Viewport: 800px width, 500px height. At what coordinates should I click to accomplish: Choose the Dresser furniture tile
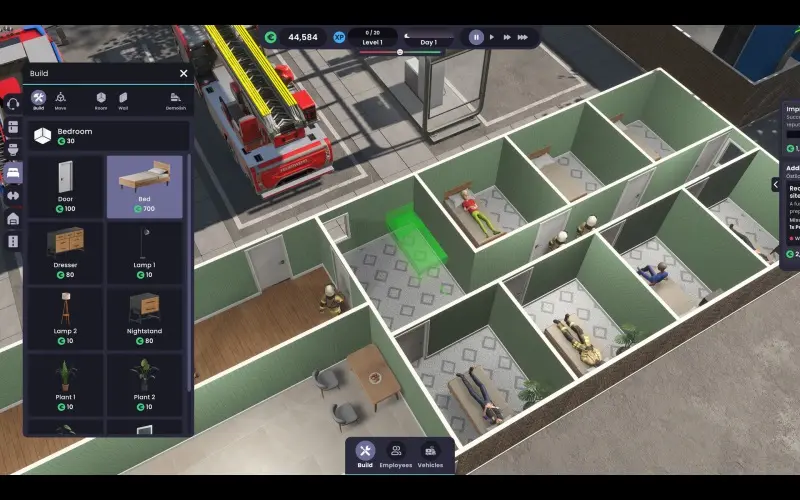(65, 253)
